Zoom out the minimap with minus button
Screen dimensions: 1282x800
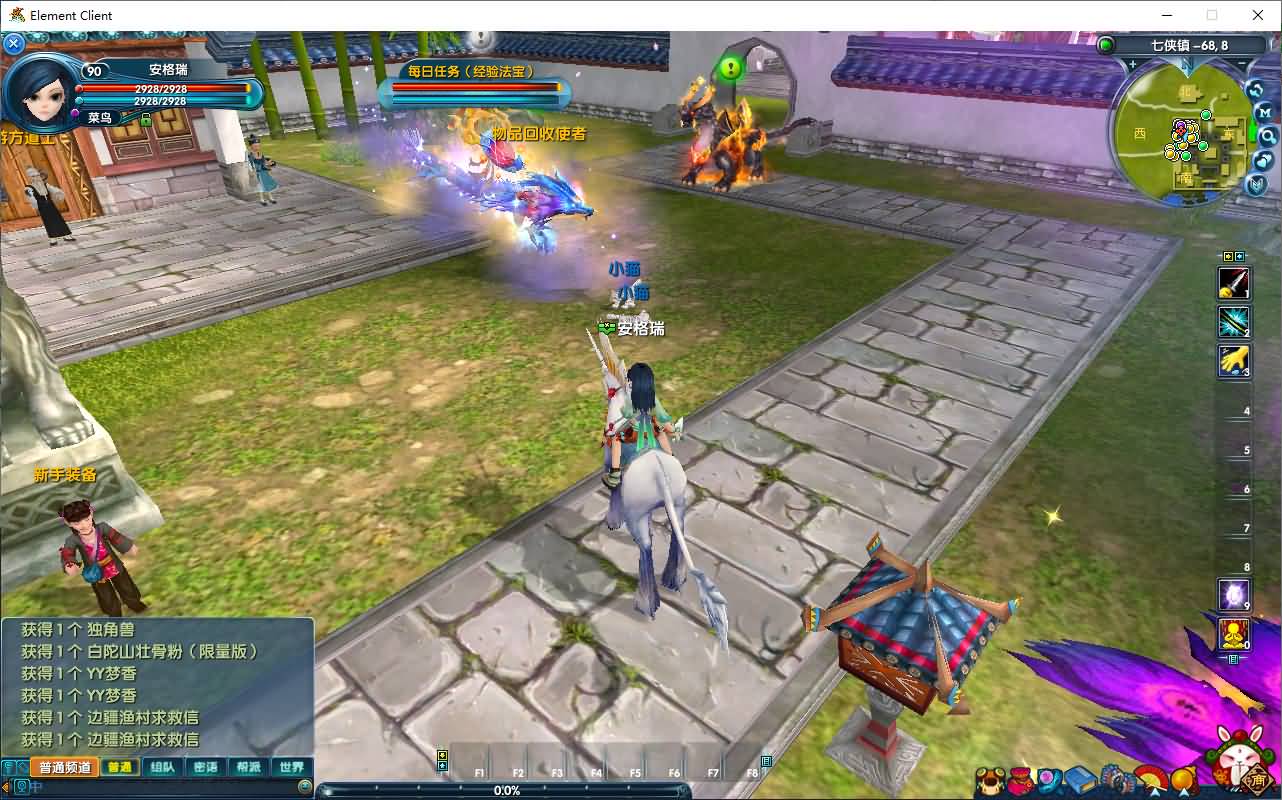point(1243,65)
